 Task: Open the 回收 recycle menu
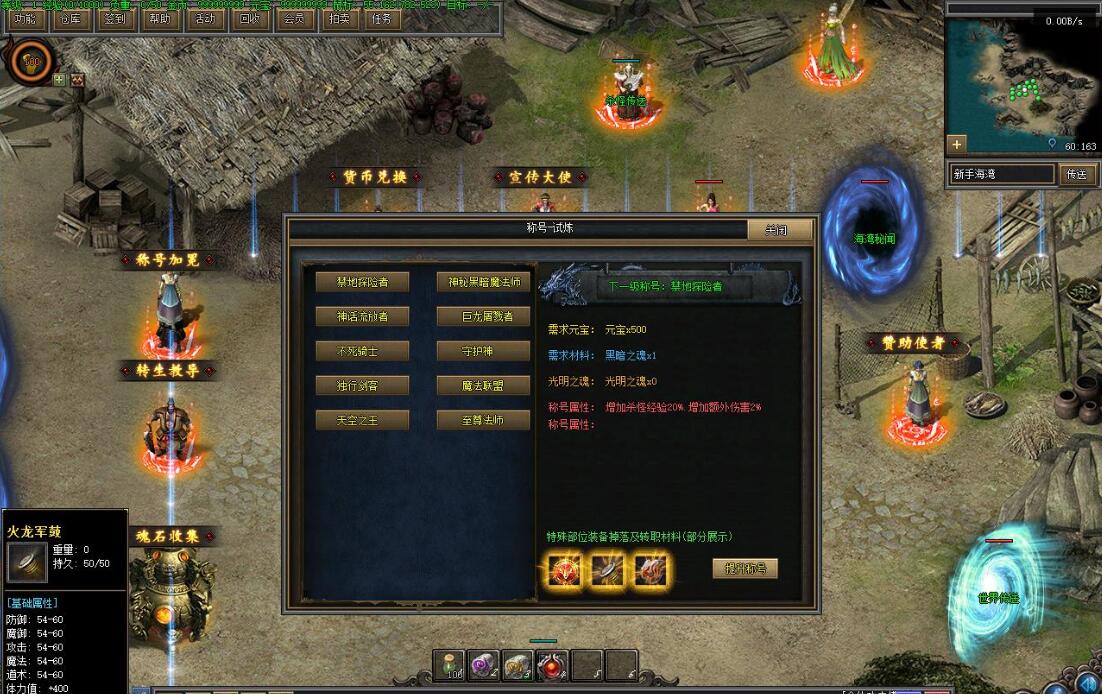click(249, 20)
